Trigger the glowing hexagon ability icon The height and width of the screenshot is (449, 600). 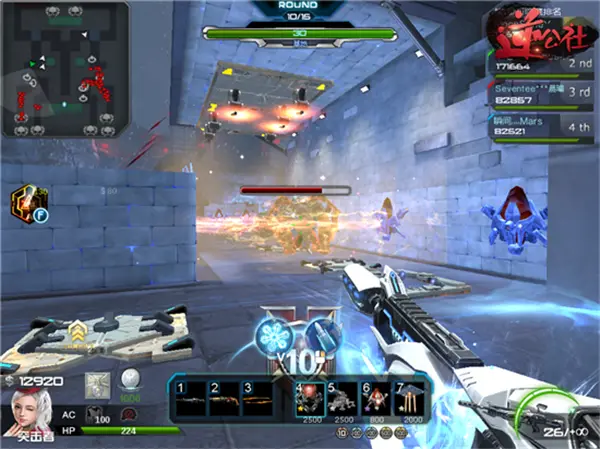point(24,202)
